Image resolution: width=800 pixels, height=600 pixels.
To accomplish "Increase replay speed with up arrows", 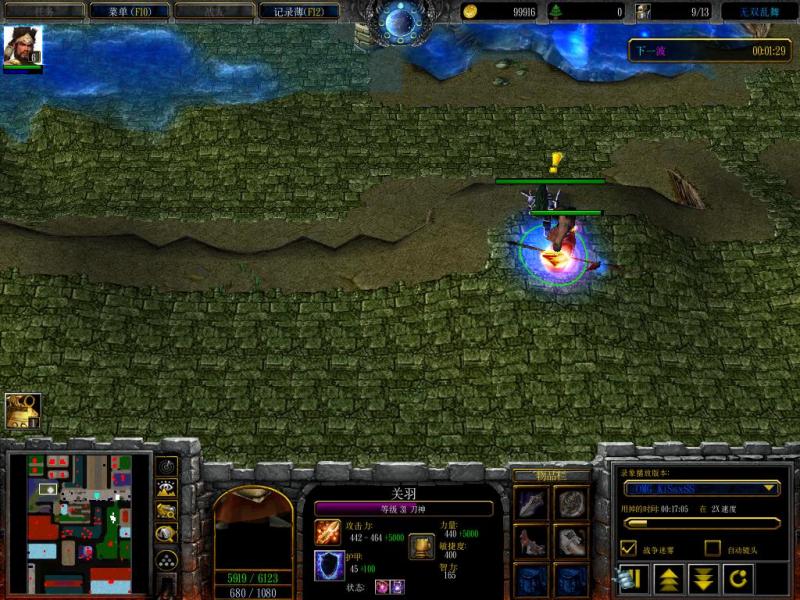I will coord(668,579).
